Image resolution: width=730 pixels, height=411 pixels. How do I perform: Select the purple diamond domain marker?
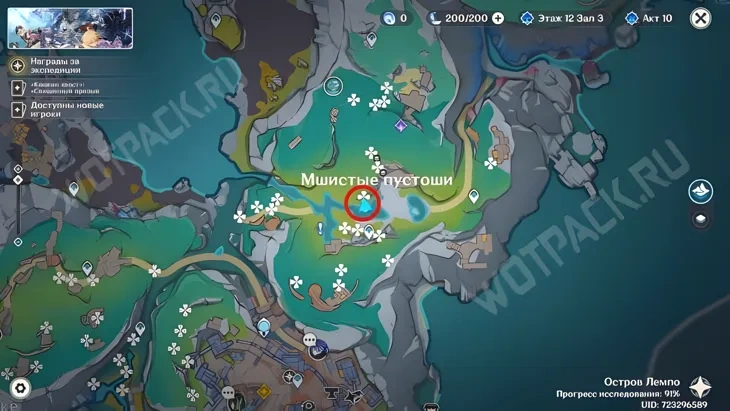(x=401, y=126)
